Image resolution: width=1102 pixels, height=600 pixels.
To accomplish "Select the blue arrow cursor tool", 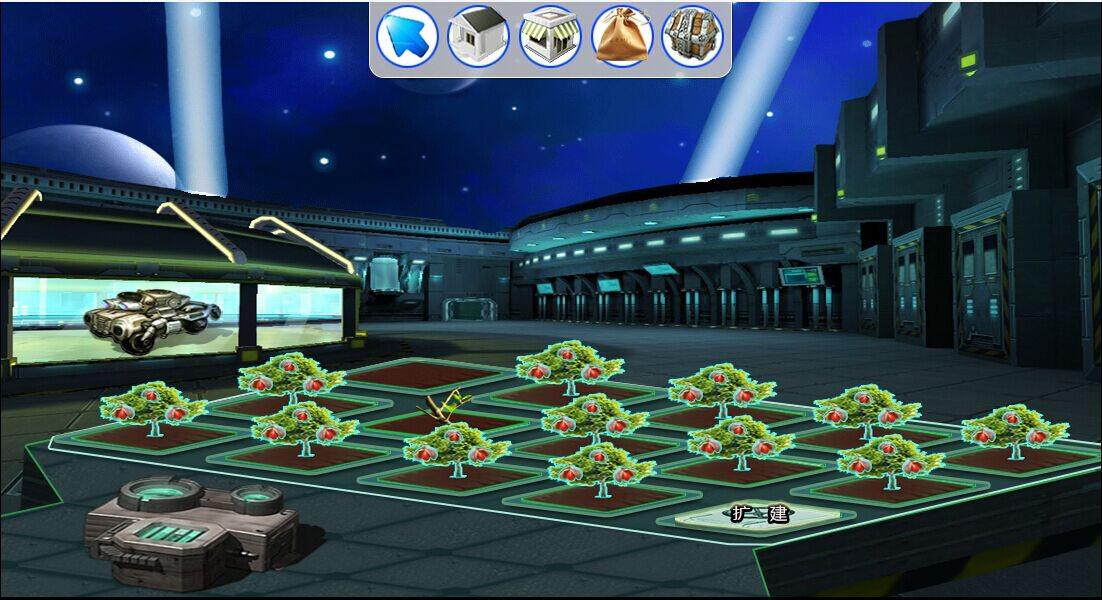I will coord(406,37).
